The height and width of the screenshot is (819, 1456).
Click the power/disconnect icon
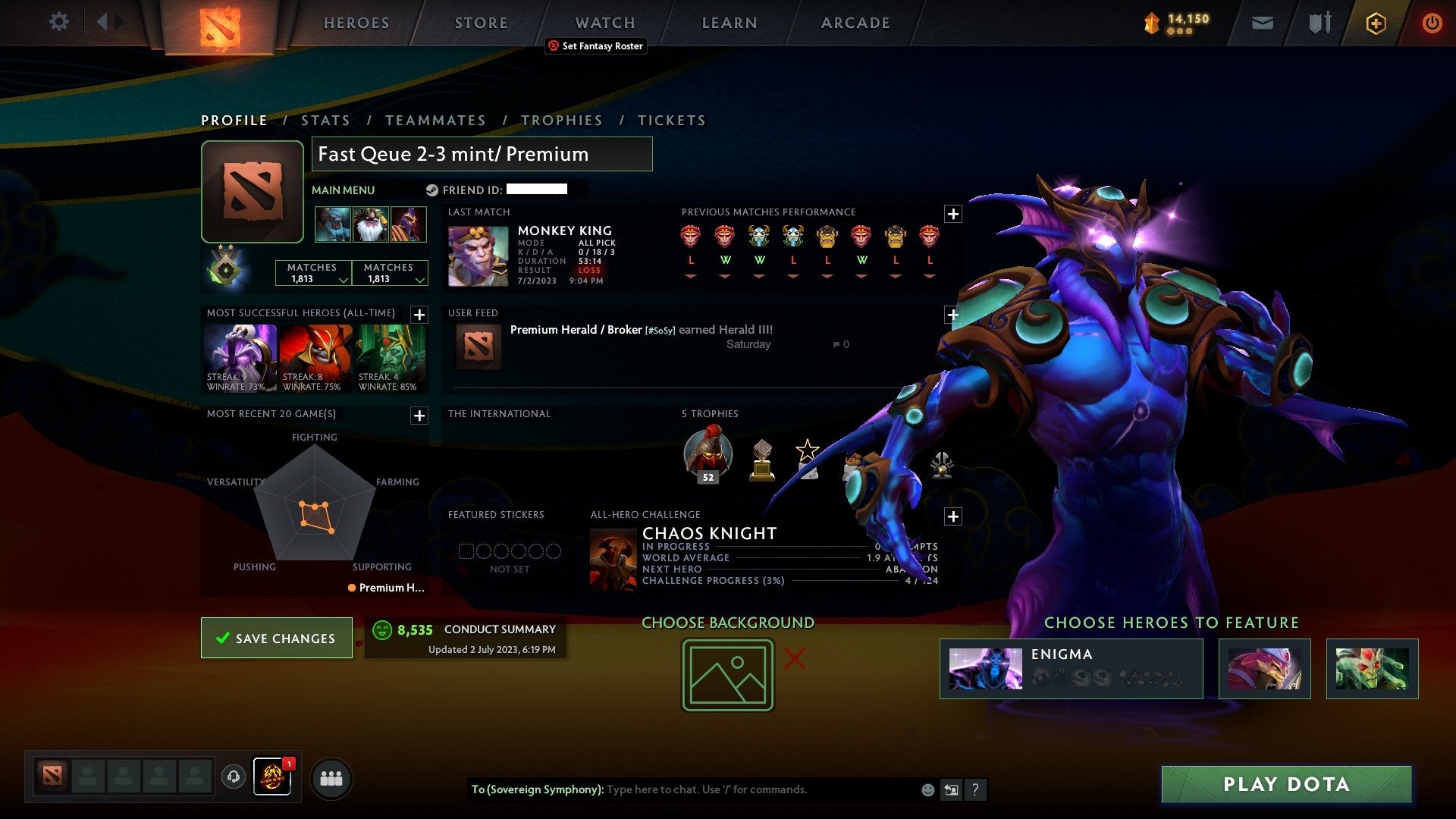point(1432,23)
